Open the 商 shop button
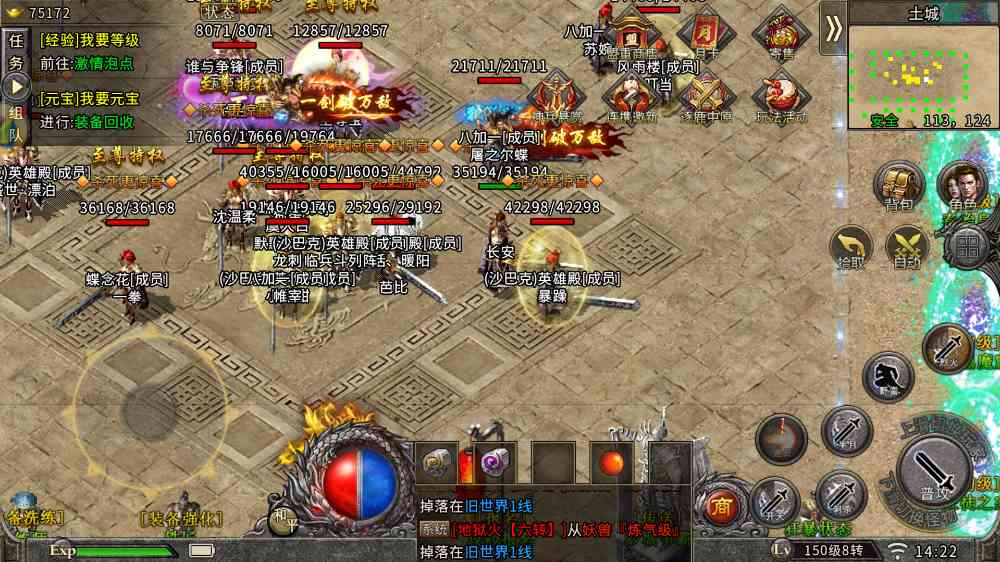 (x=720, y=507)
